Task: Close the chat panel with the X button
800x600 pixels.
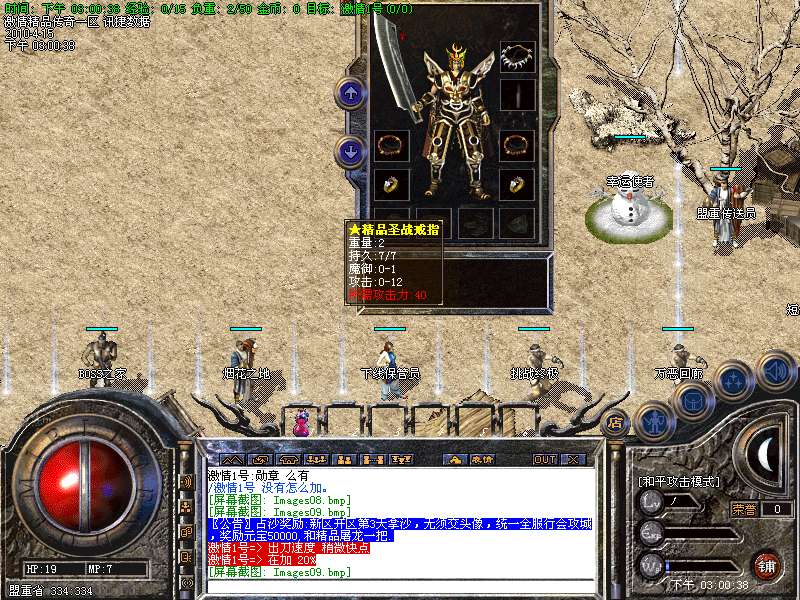Action: [x=573, y=459]
